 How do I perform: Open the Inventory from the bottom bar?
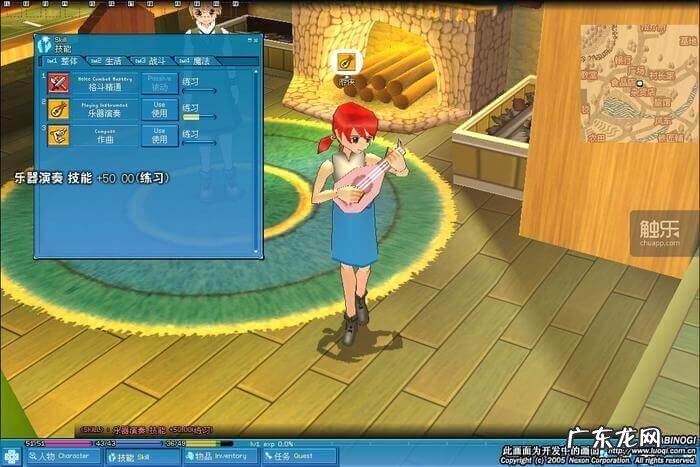pyautogui.click(x=220, y=457)
